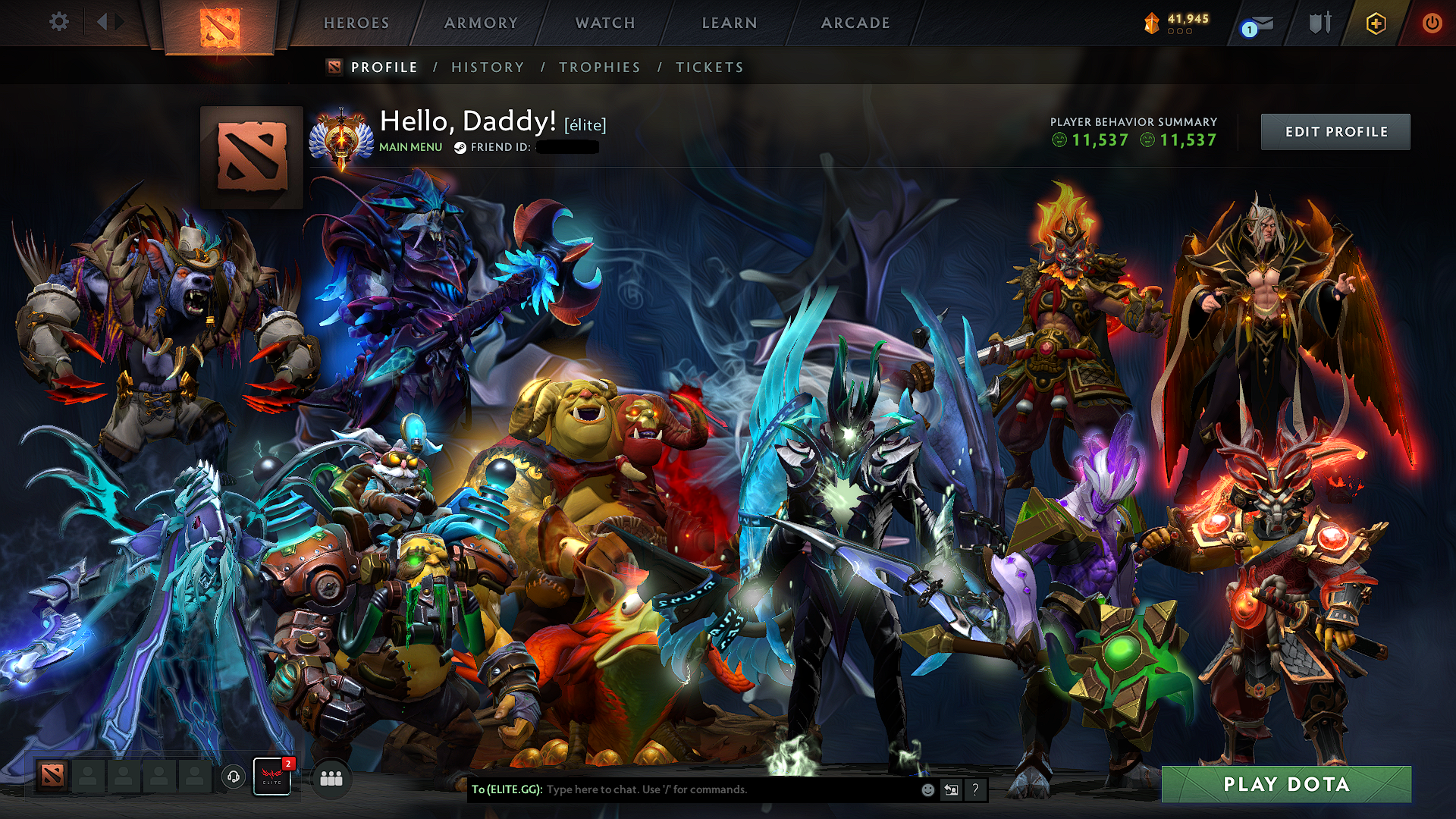Click the EDIT PROFILE button
The image size is (1456, 819).
pos(1335,131)
